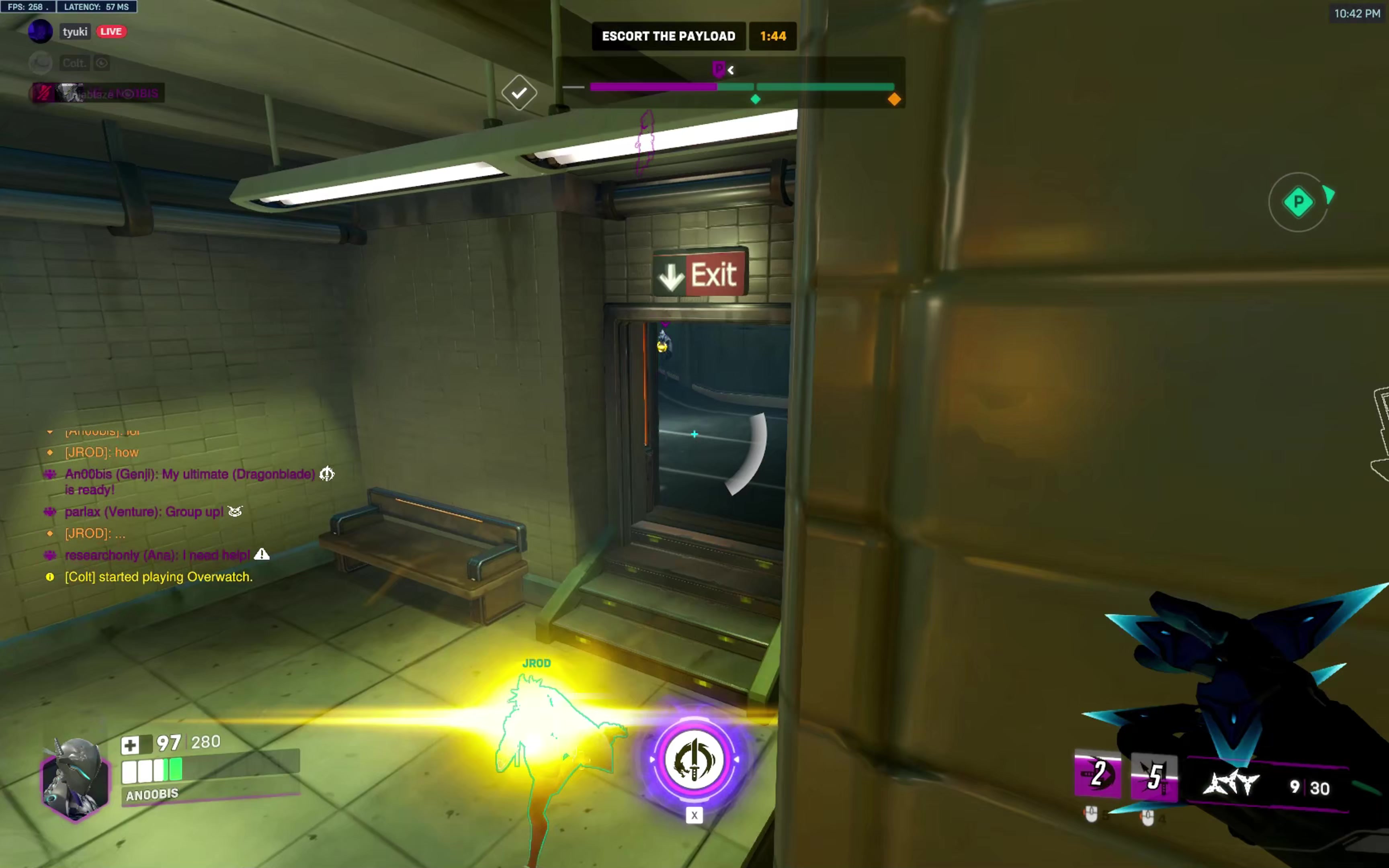Select the purple payload marker on progress track
This screenshot has width=1389, height=868.
point(718,70)
